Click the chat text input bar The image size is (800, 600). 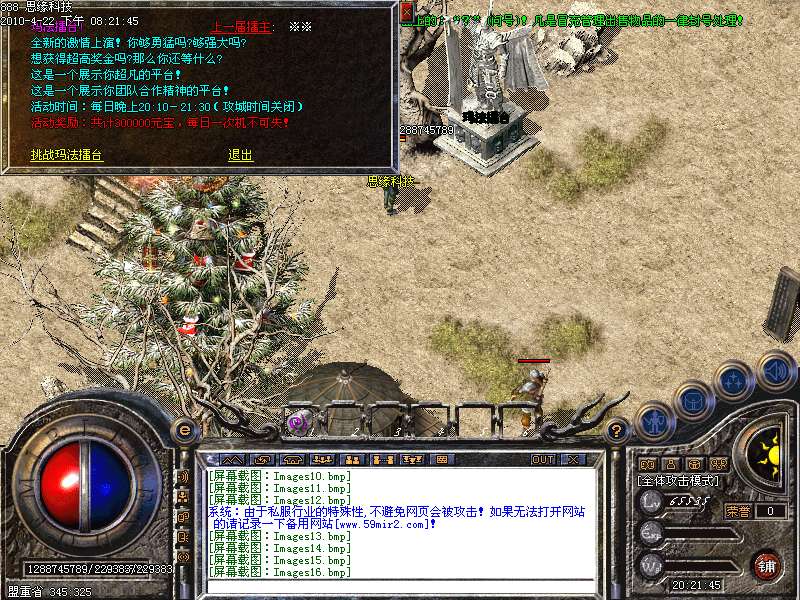coord(400,586)
